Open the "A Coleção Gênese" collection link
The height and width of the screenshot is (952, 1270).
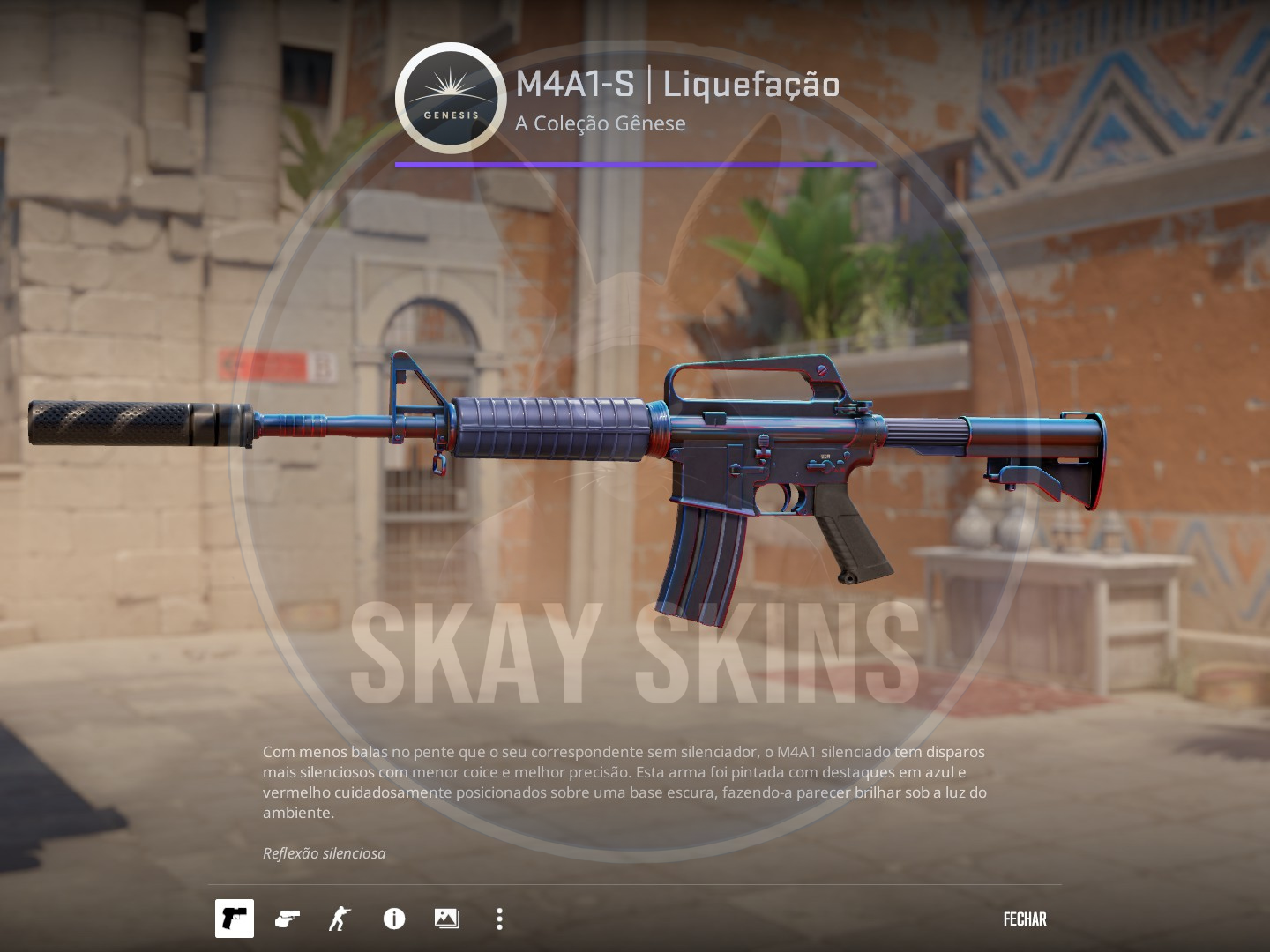[601, 123]
